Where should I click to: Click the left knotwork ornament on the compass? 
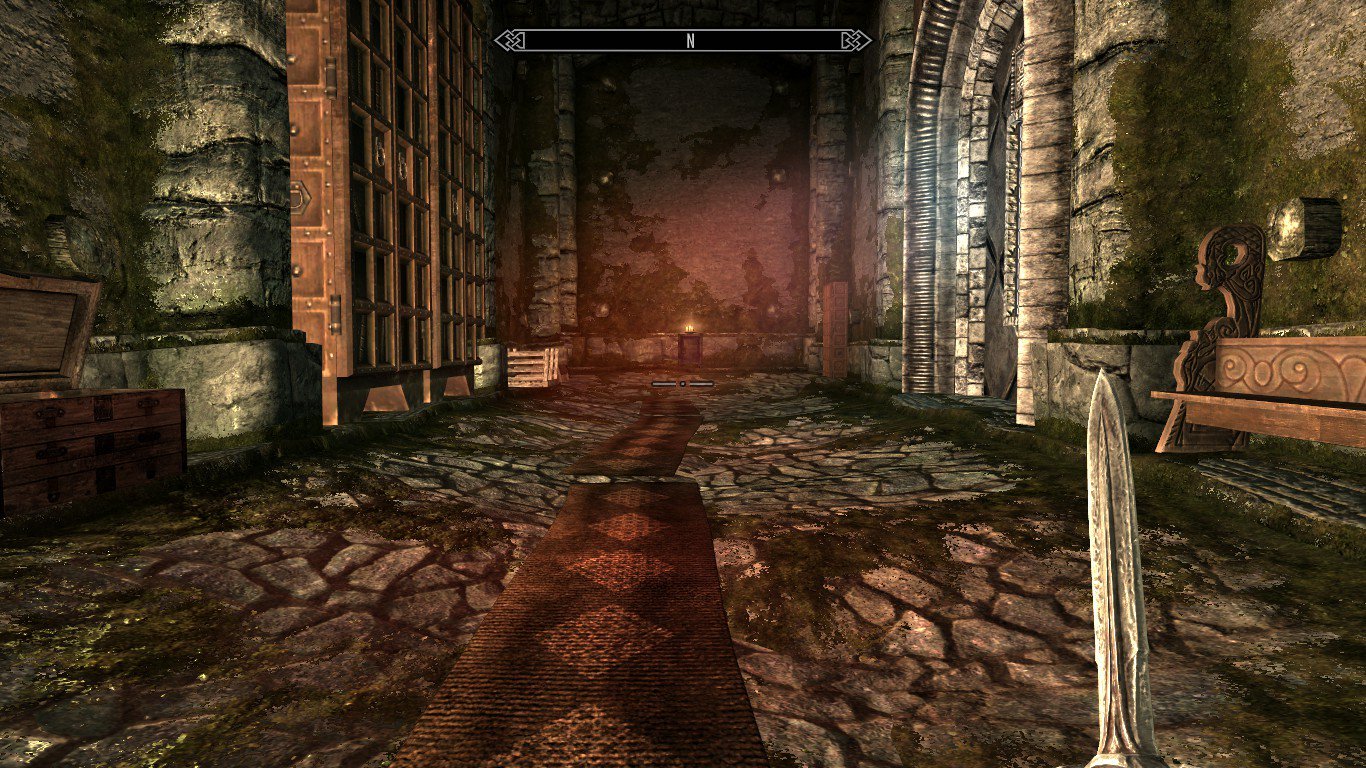(509, 41)
